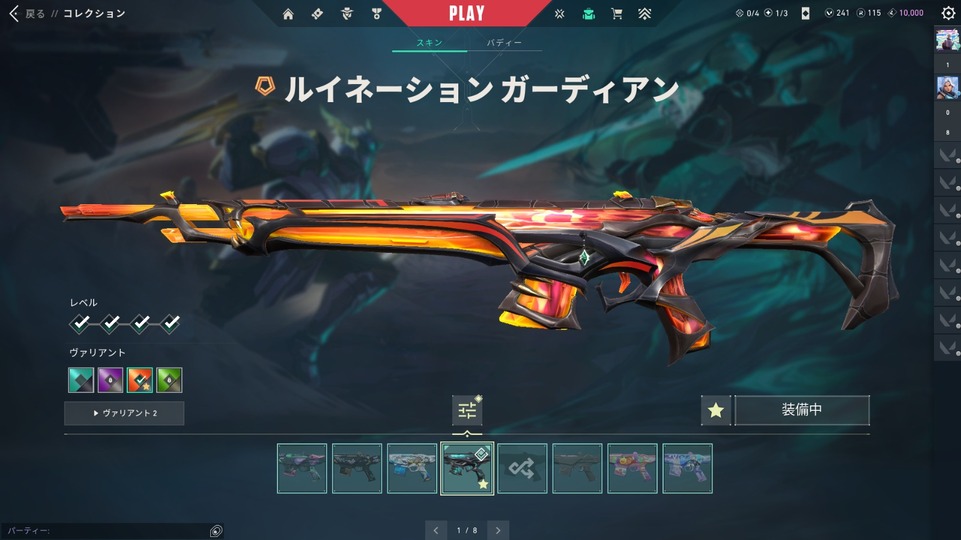Viewport: 961px width, 540px height.
Task: Go back using the 戻る arrow
Action: 14,14
